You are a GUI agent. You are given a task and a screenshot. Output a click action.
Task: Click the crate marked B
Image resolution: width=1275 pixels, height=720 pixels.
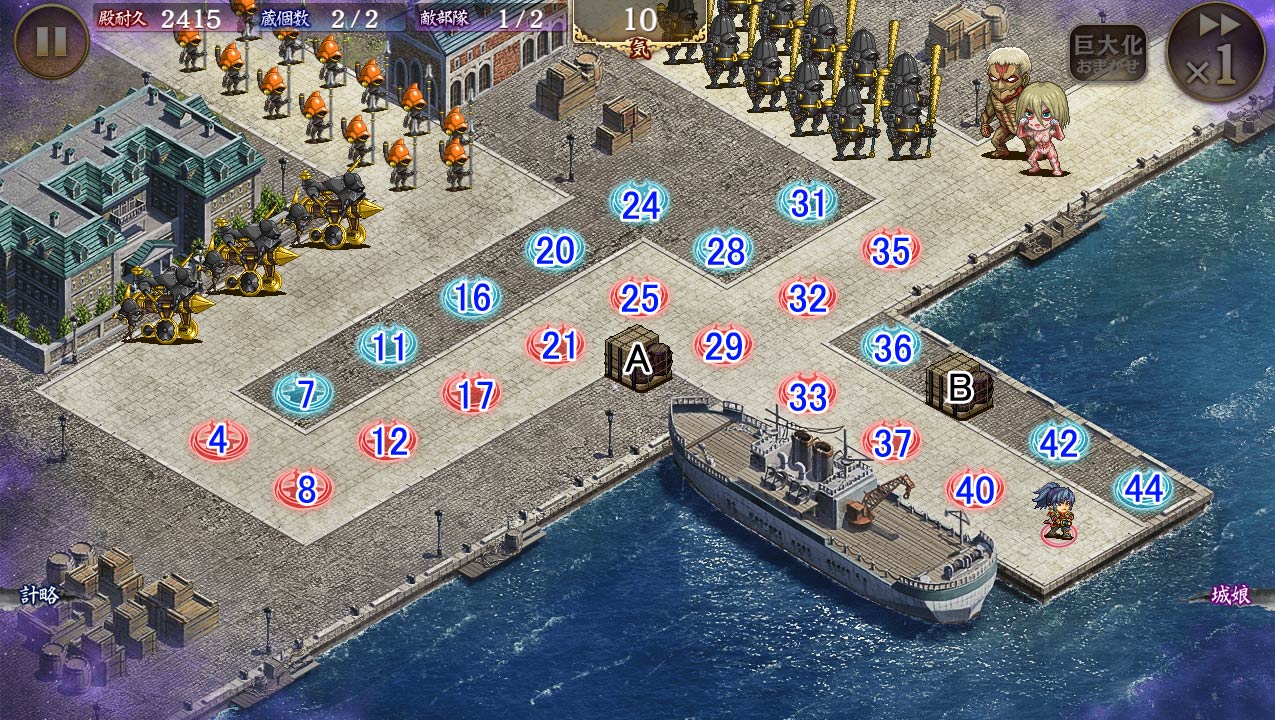[959, 385]
